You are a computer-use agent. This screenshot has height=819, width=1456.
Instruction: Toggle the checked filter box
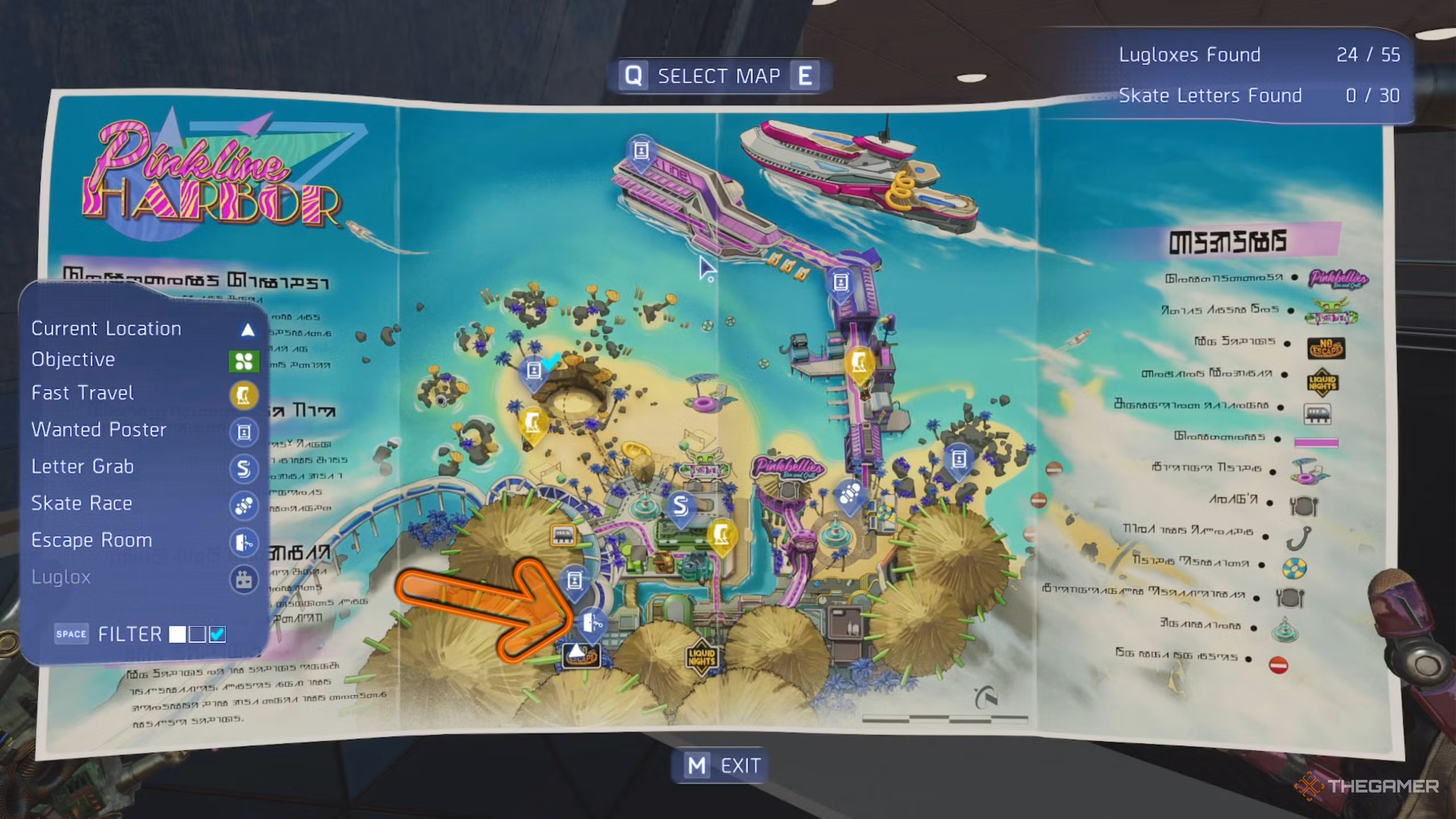coord(218,634)
